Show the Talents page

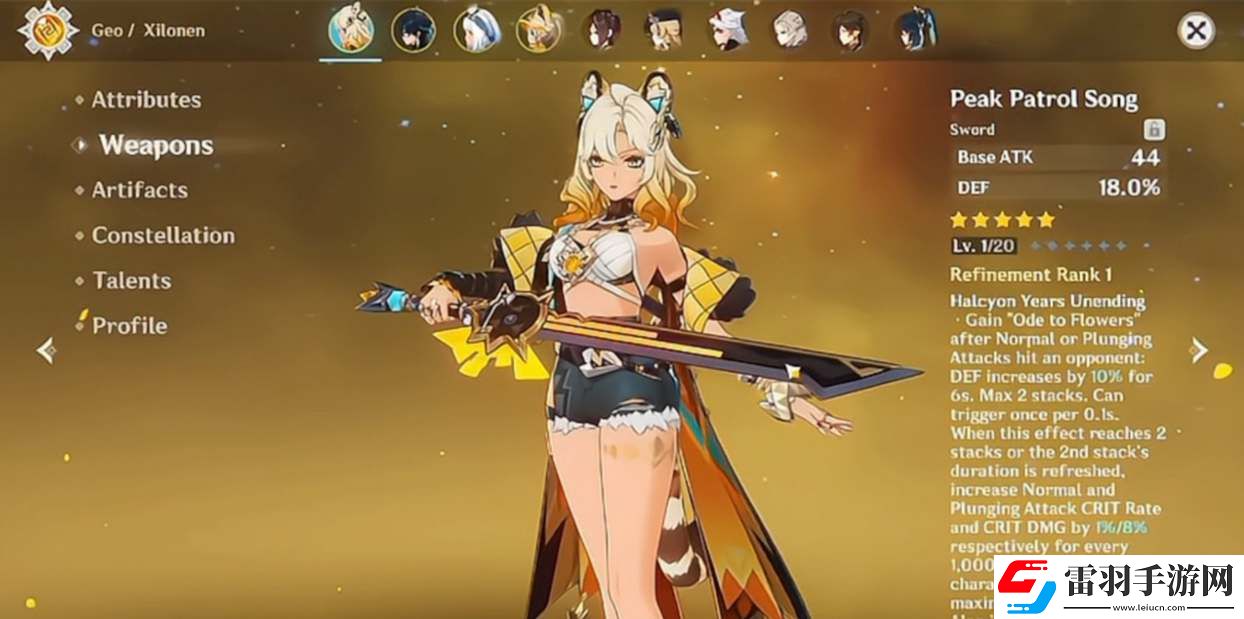(x=131, y=281)
